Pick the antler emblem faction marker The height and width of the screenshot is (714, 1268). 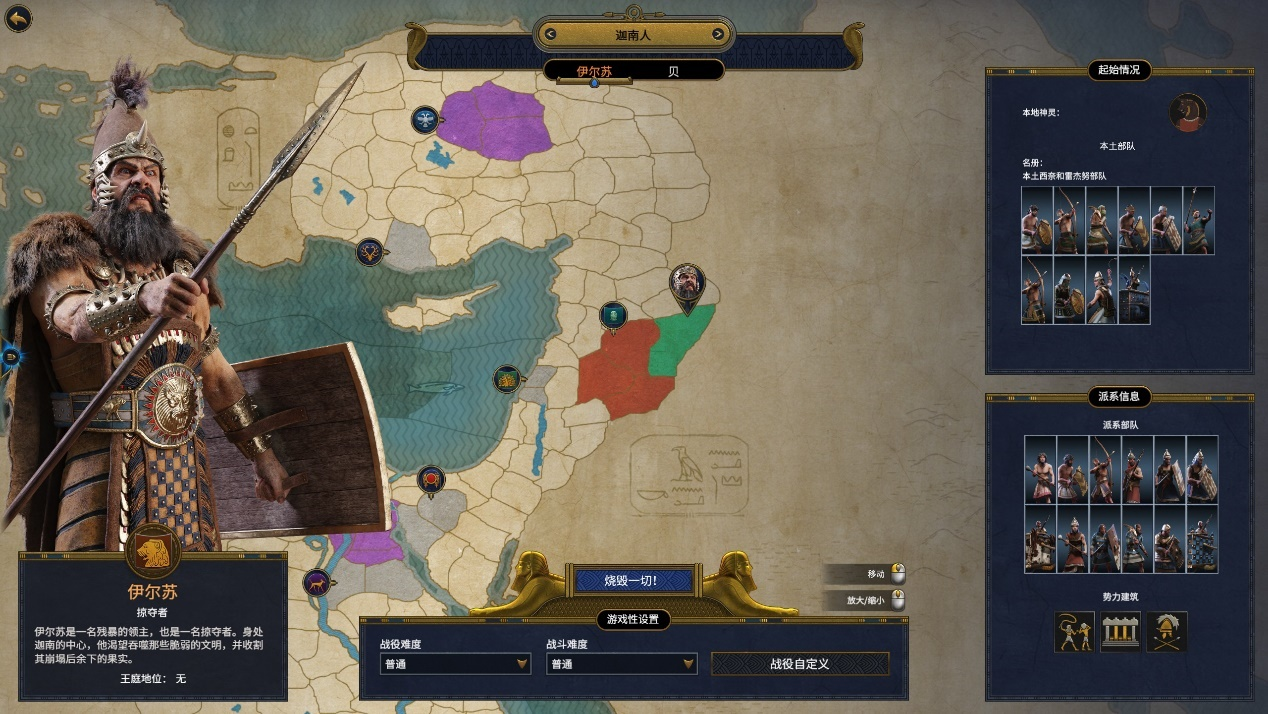point(370,252)
